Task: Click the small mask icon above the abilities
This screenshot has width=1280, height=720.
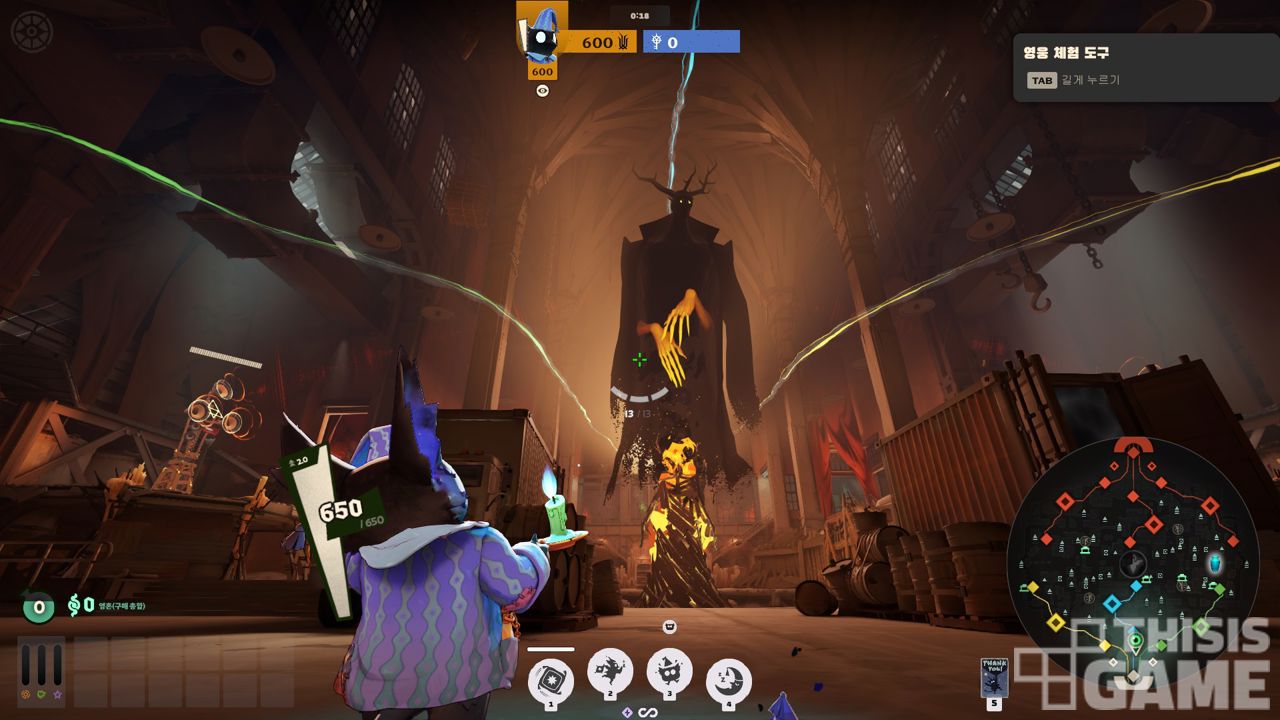Action: (x=670, y=627)
